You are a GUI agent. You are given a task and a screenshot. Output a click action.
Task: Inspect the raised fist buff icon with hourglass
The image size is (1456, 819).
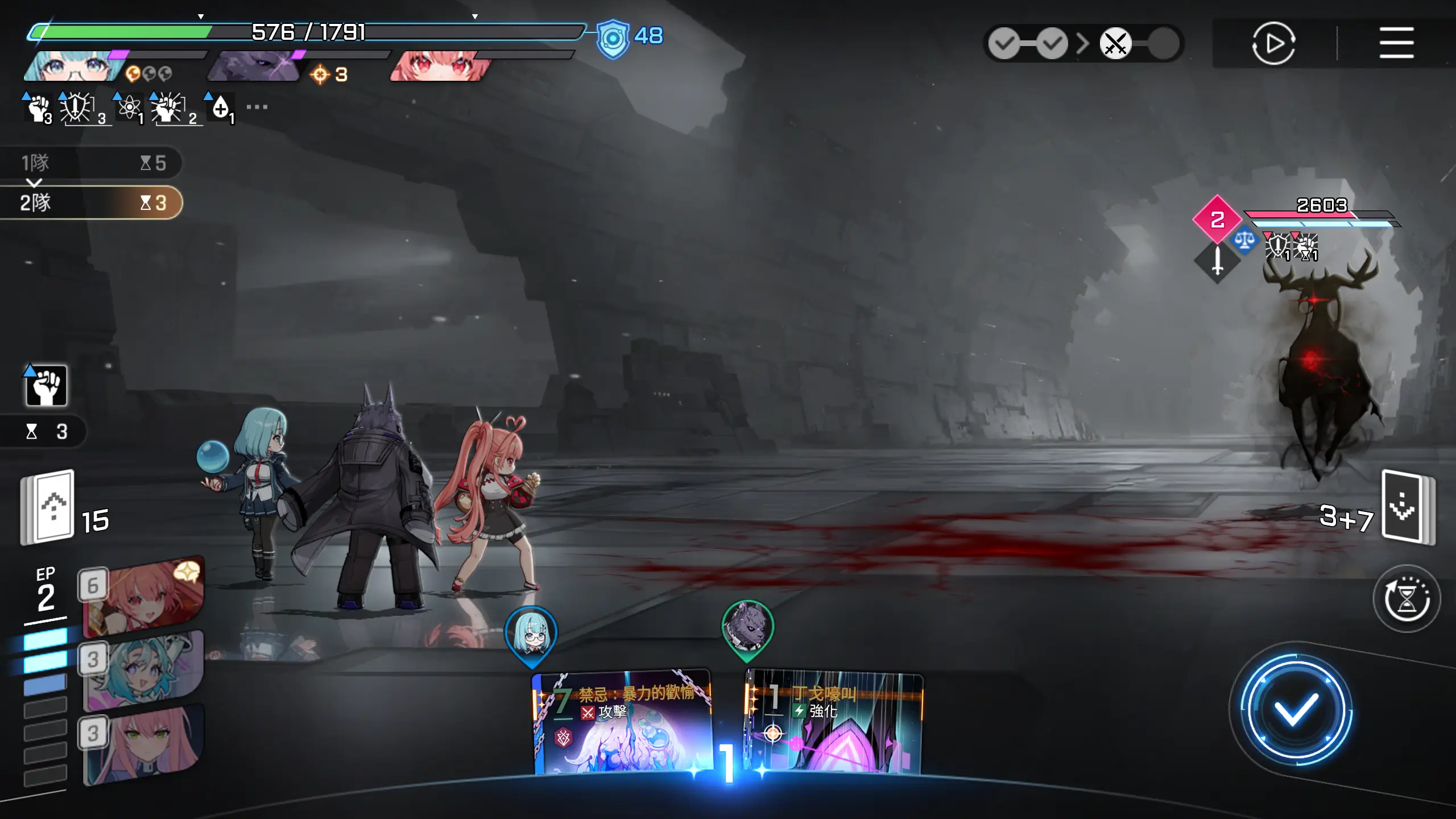tap(46, 386)
